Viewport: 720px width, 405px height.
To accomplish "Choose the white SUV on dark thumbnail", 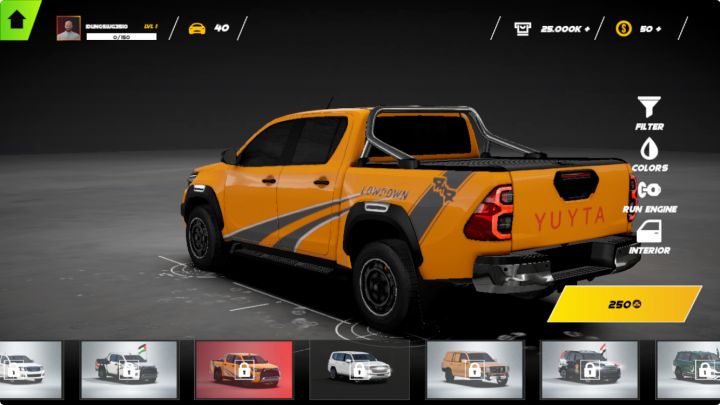I will (360, 369).
